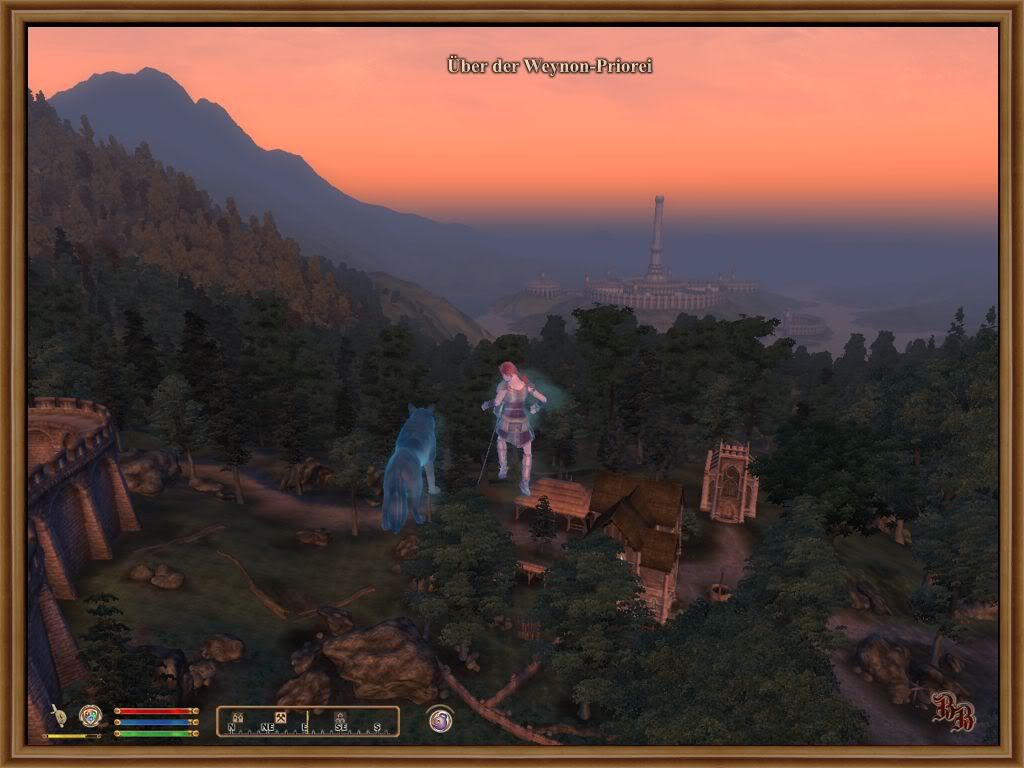
Task: Click the purple swirl active effect icon
Action: (440, 720)
